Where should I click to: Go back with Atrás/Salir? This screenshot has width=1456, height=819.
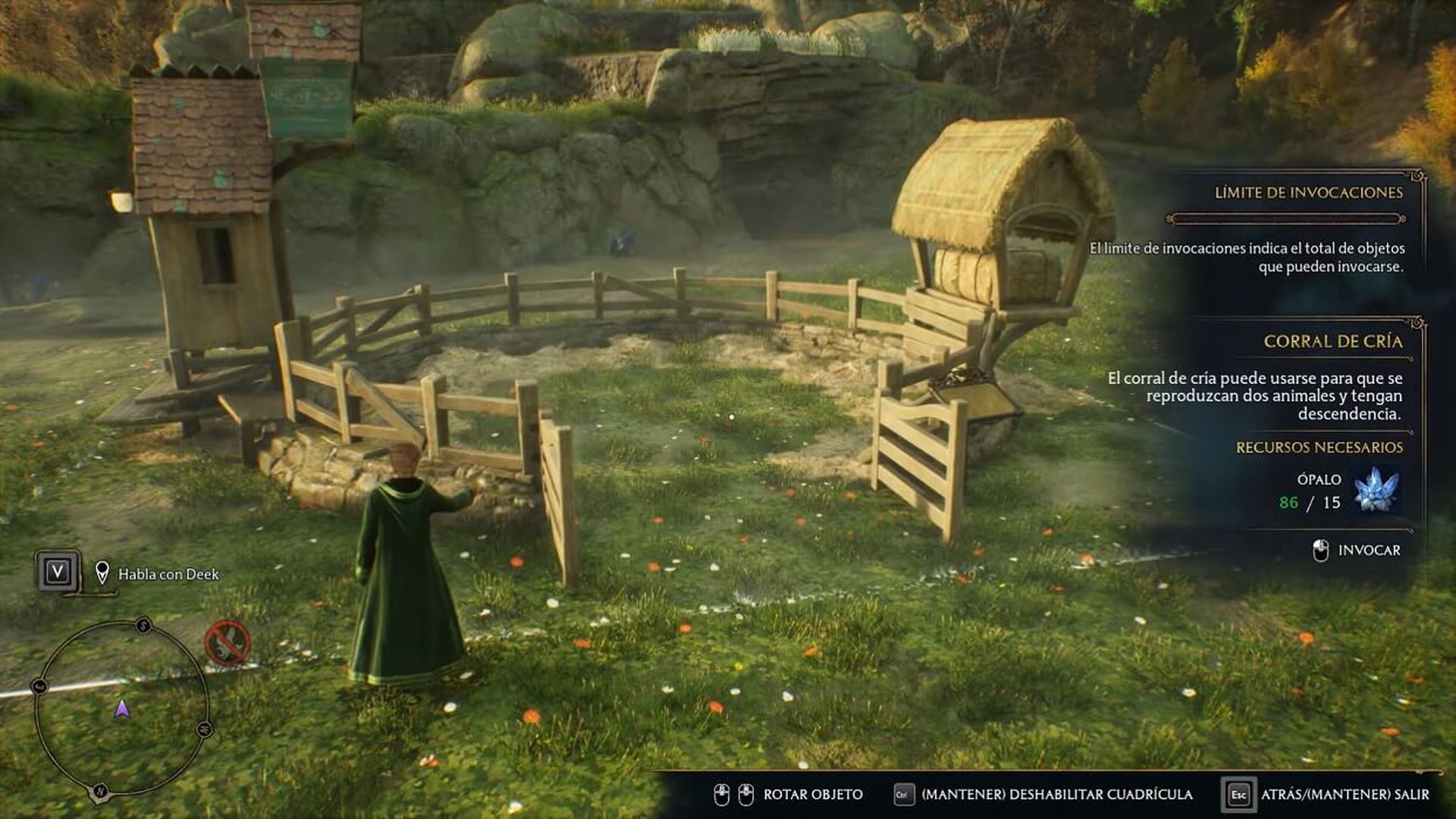pos(1344,794)
